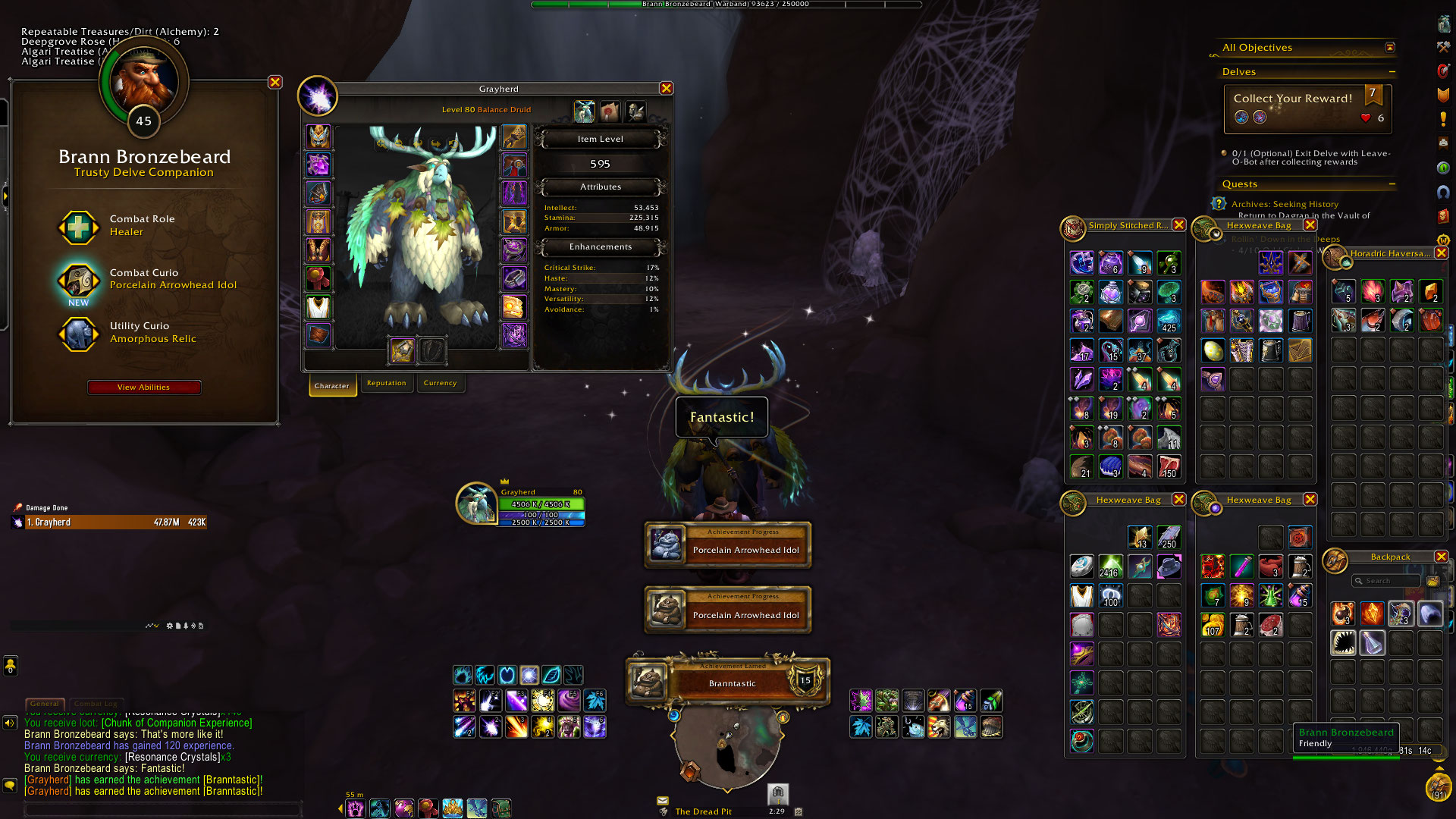This screenshot has width=1456, height=819.
Task: Select the Character tab
Action: (x=332, y=386)
